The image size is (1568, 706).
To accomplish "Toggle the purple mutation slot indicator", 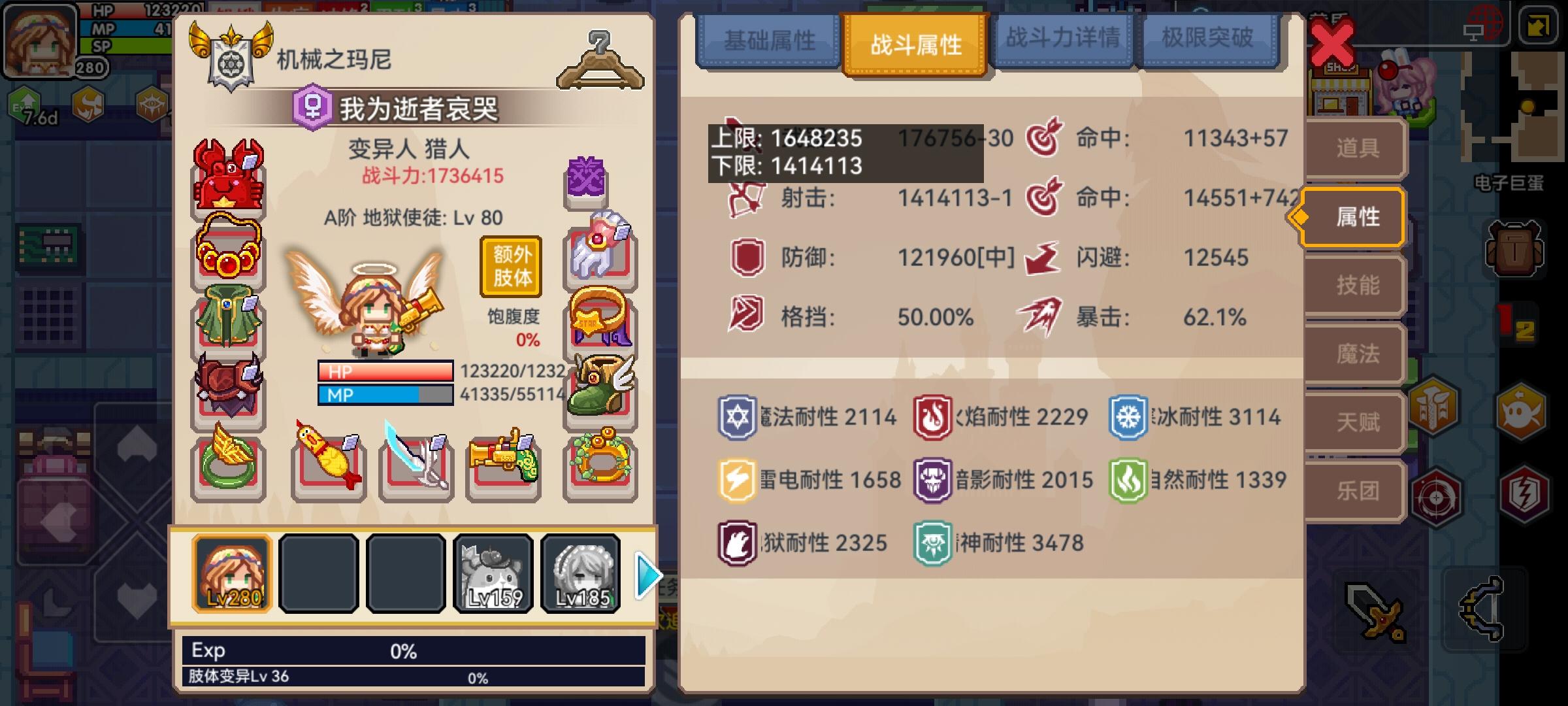I will point(585,176).
